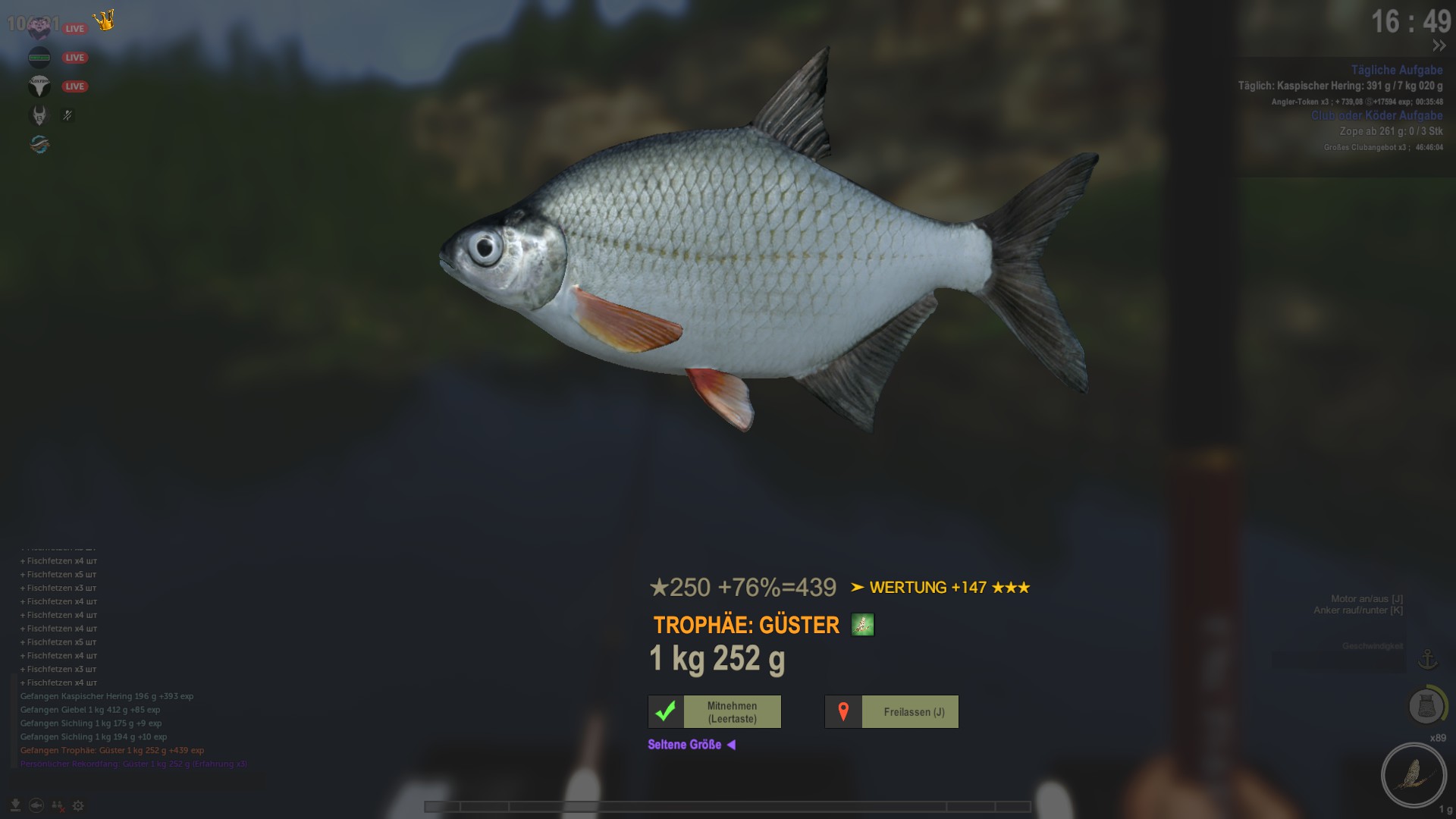The width and height of the screenshot is (1456, 819).
Task: Open the settings gear icon
Action: pyautogui.click(x=78, y=805)
